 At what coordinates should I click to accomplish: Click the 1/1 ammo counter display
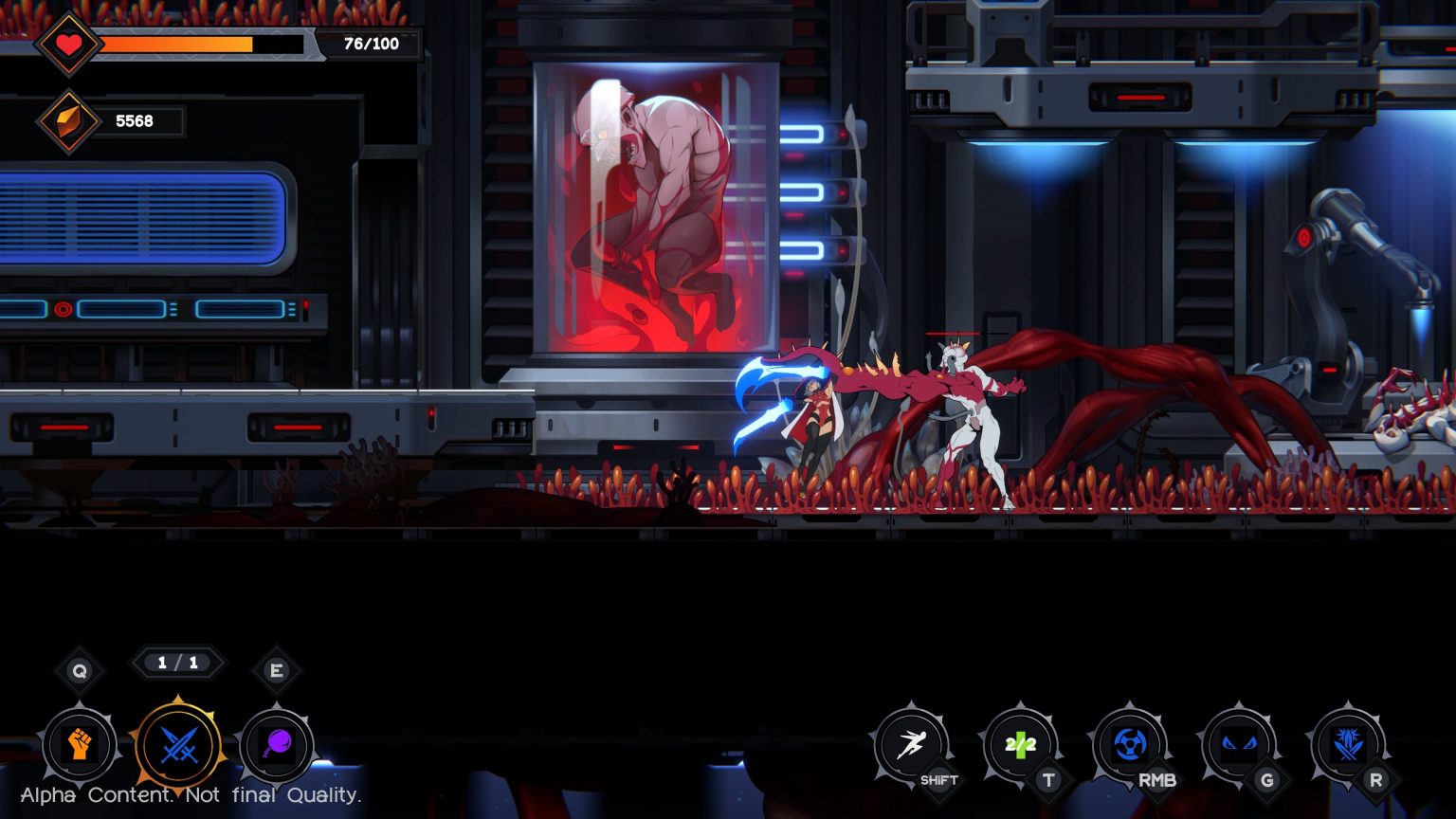pyautogui.click(x=178, y=663)
